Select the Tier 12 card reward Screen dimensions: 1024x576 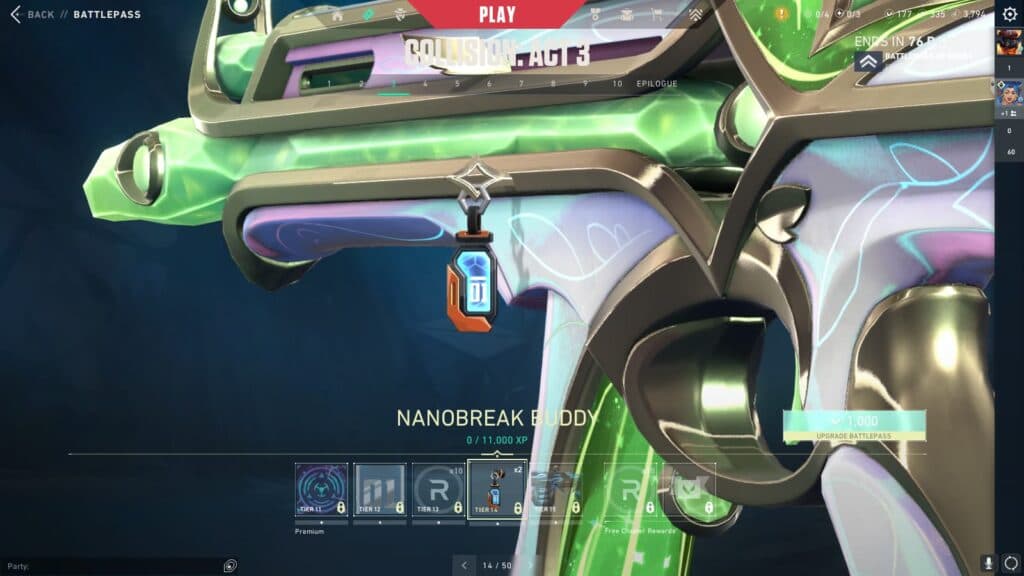[x=380, y=490]
